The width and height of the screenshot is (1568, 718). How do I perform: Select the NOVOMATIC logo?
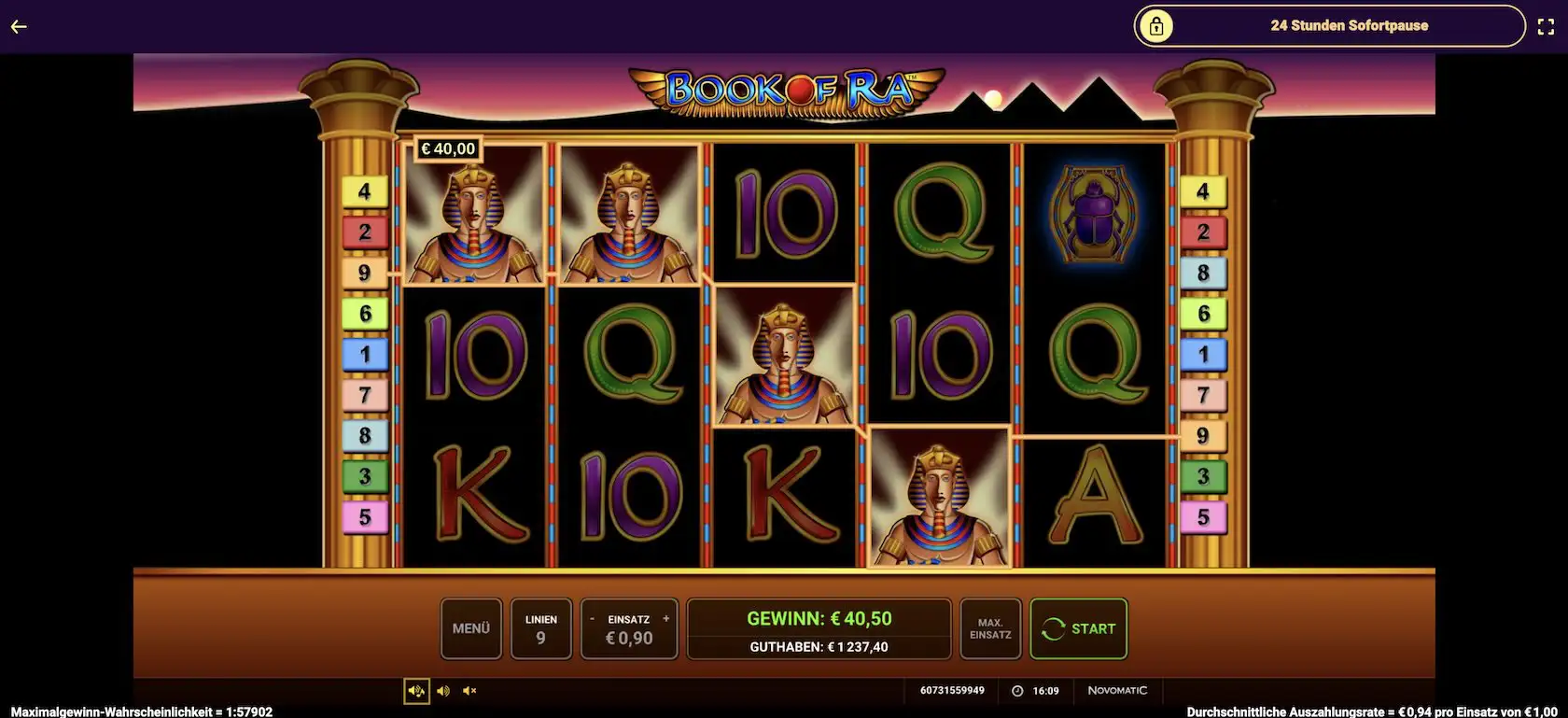point(1118,691)
